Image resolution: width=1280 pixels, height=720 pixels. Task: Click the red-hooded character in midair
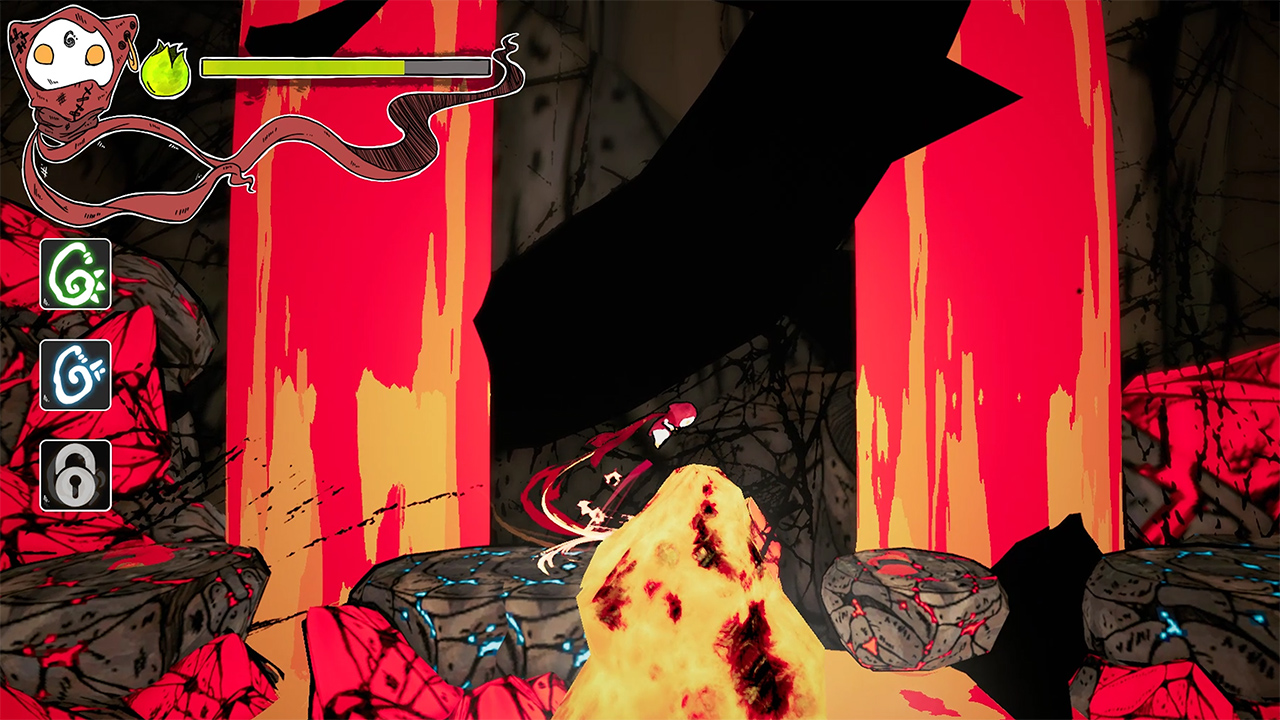click(x=672, y=425)
